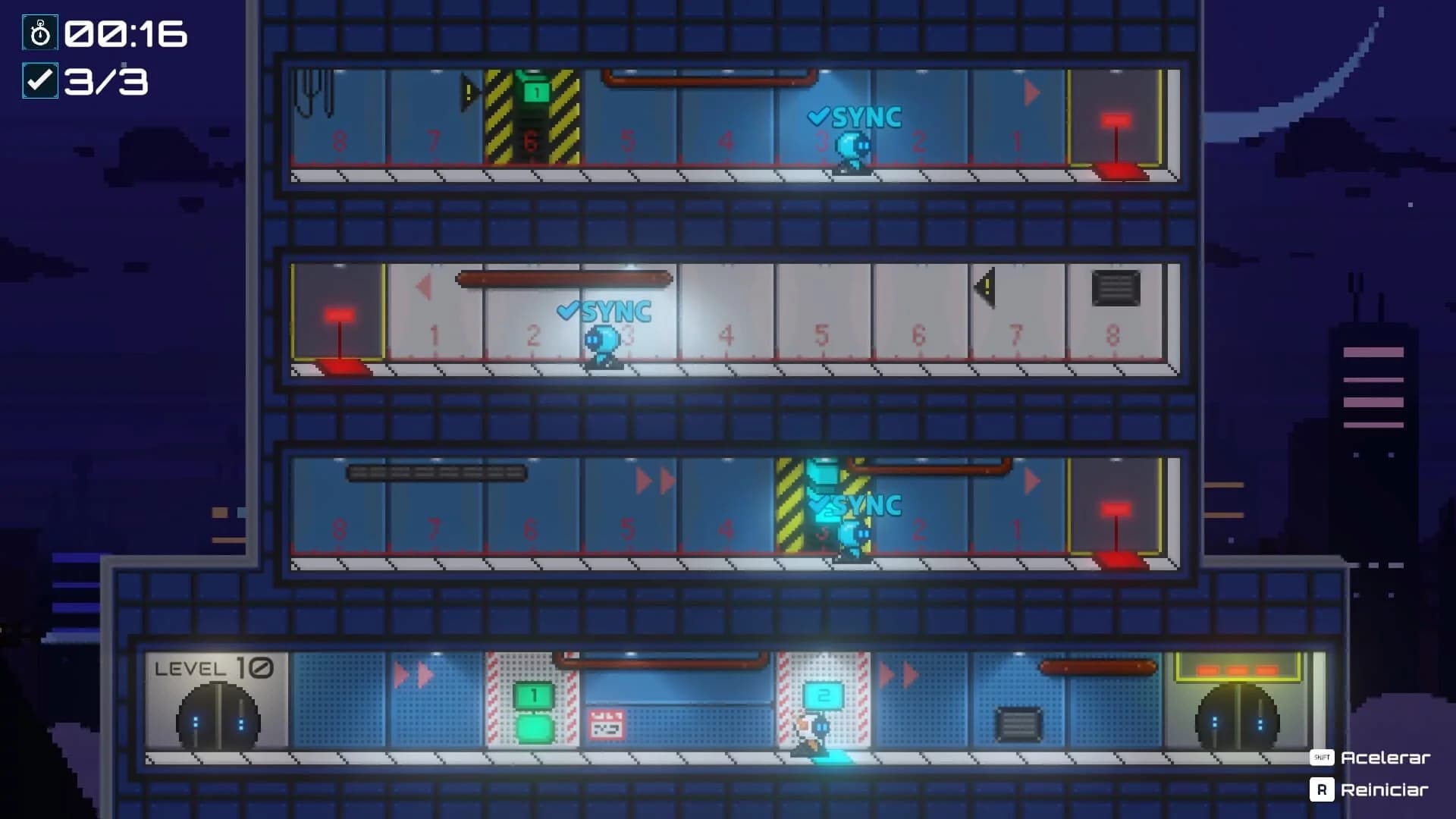Click the robot standing on the bottom floor

tap(811, 732)
